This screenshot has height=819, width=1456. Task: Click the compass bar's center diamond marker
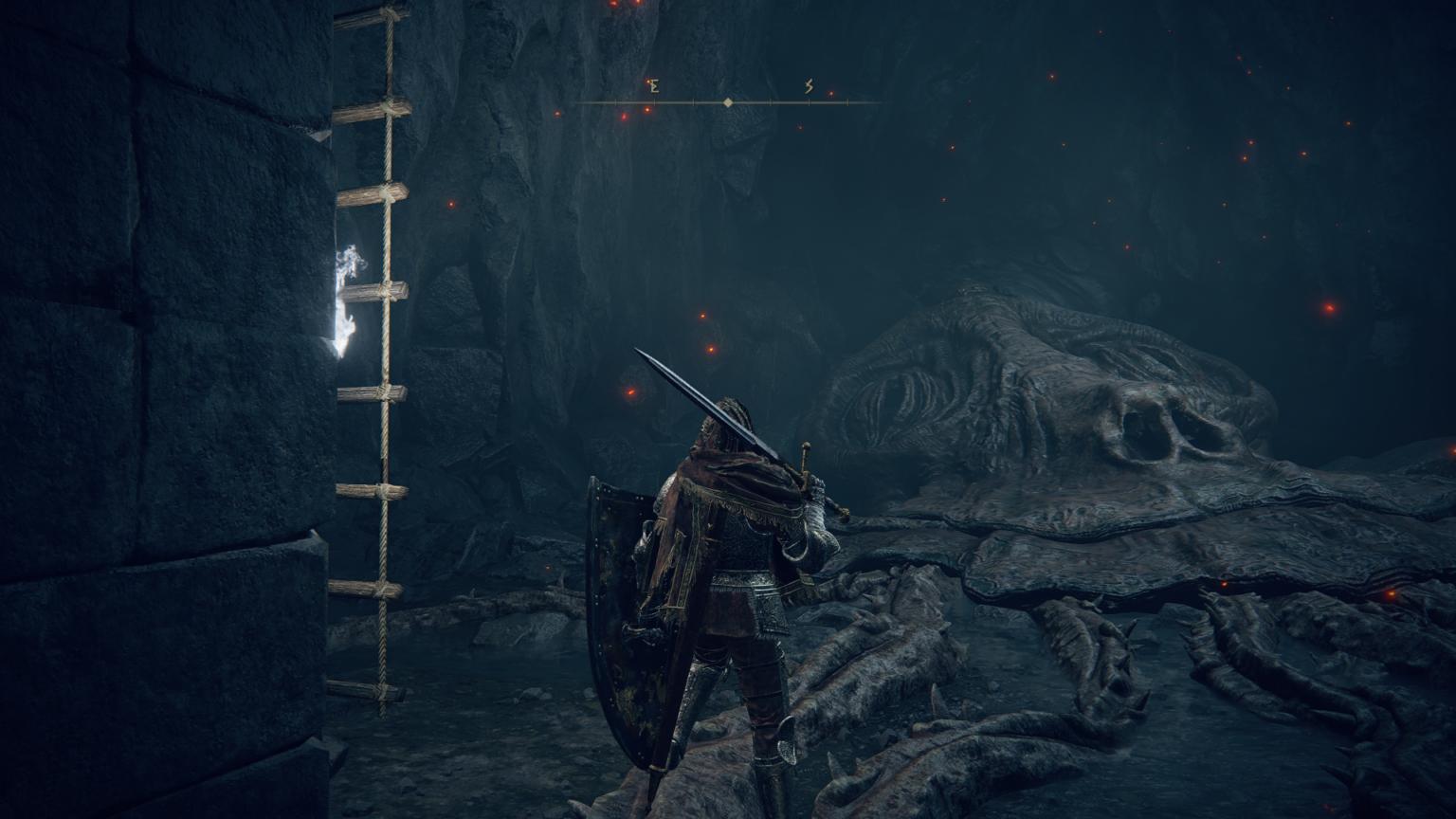tap(728, 102)
